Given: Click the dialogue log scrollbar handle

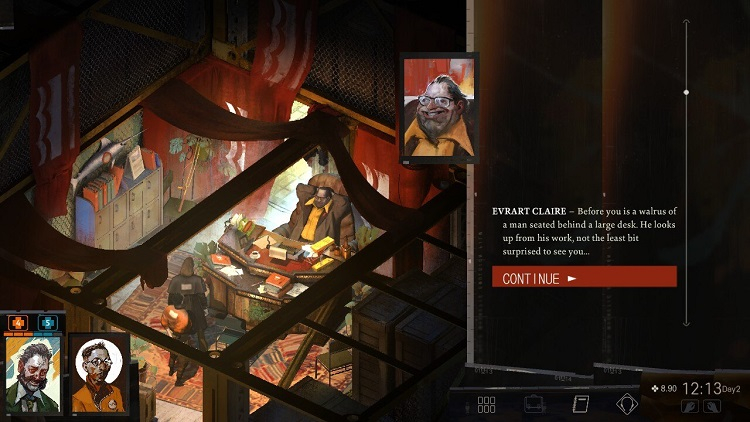Looking at the screenshot, I should [x=686, y=92].
